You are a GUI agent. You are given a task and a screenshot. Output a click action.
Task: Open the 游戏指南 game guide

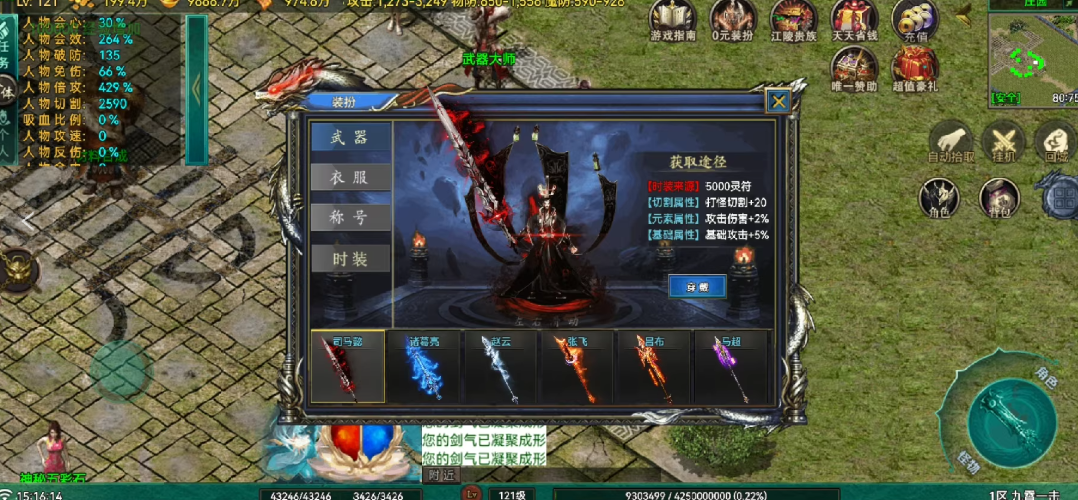click(674, 20)
